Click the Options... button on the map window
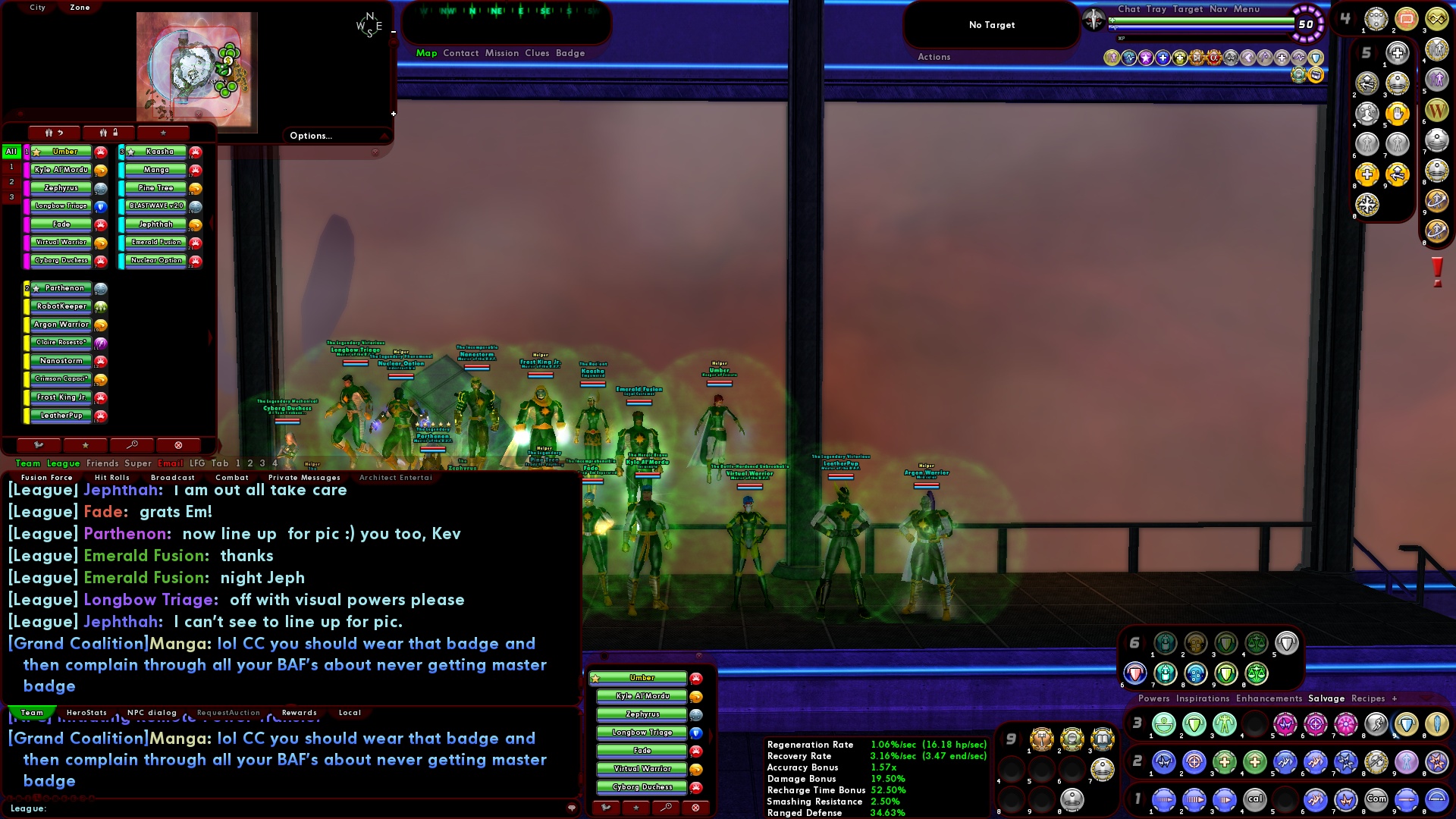This screenshot has width=1456, height=819. (x=311, y=136)
